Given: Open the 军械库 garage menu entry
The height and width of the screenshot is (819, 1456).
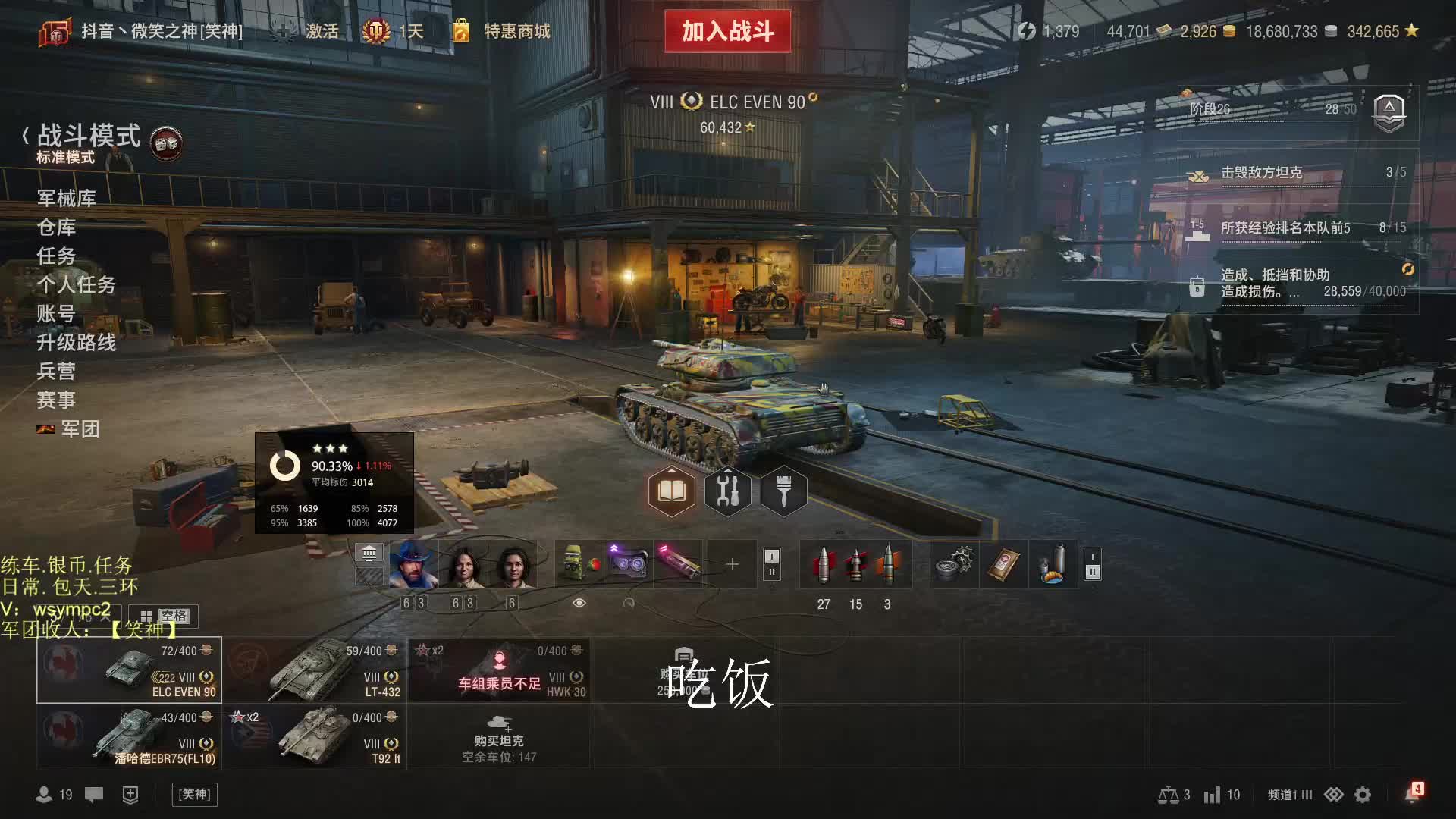Looking at the screenshot, I should point(67,198).
